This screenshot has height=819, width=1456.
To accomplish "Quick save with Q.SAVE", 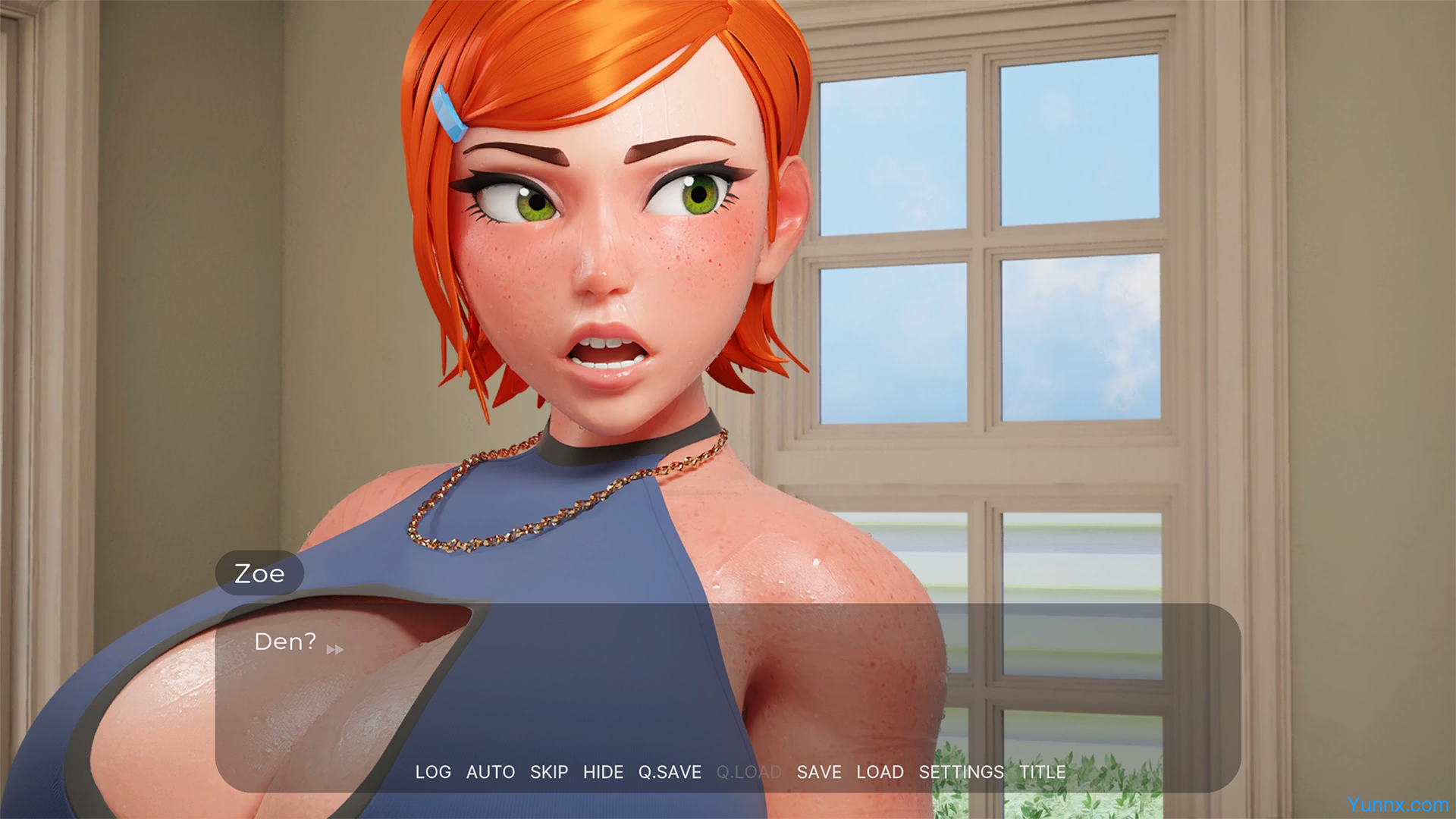I will click(x=670, y=772).
